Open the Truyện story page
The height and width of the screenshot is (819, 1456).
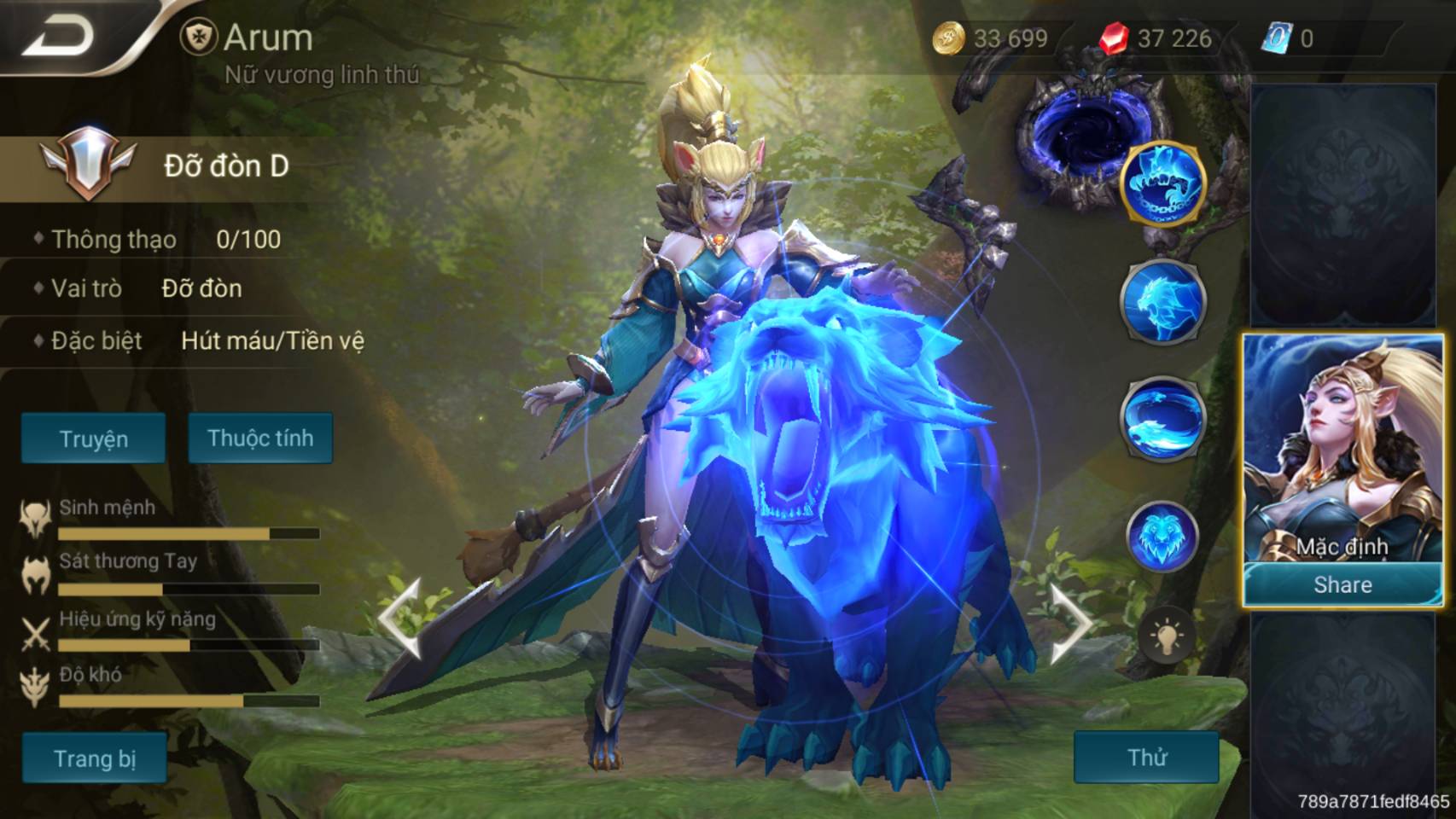tap(93, 439)
